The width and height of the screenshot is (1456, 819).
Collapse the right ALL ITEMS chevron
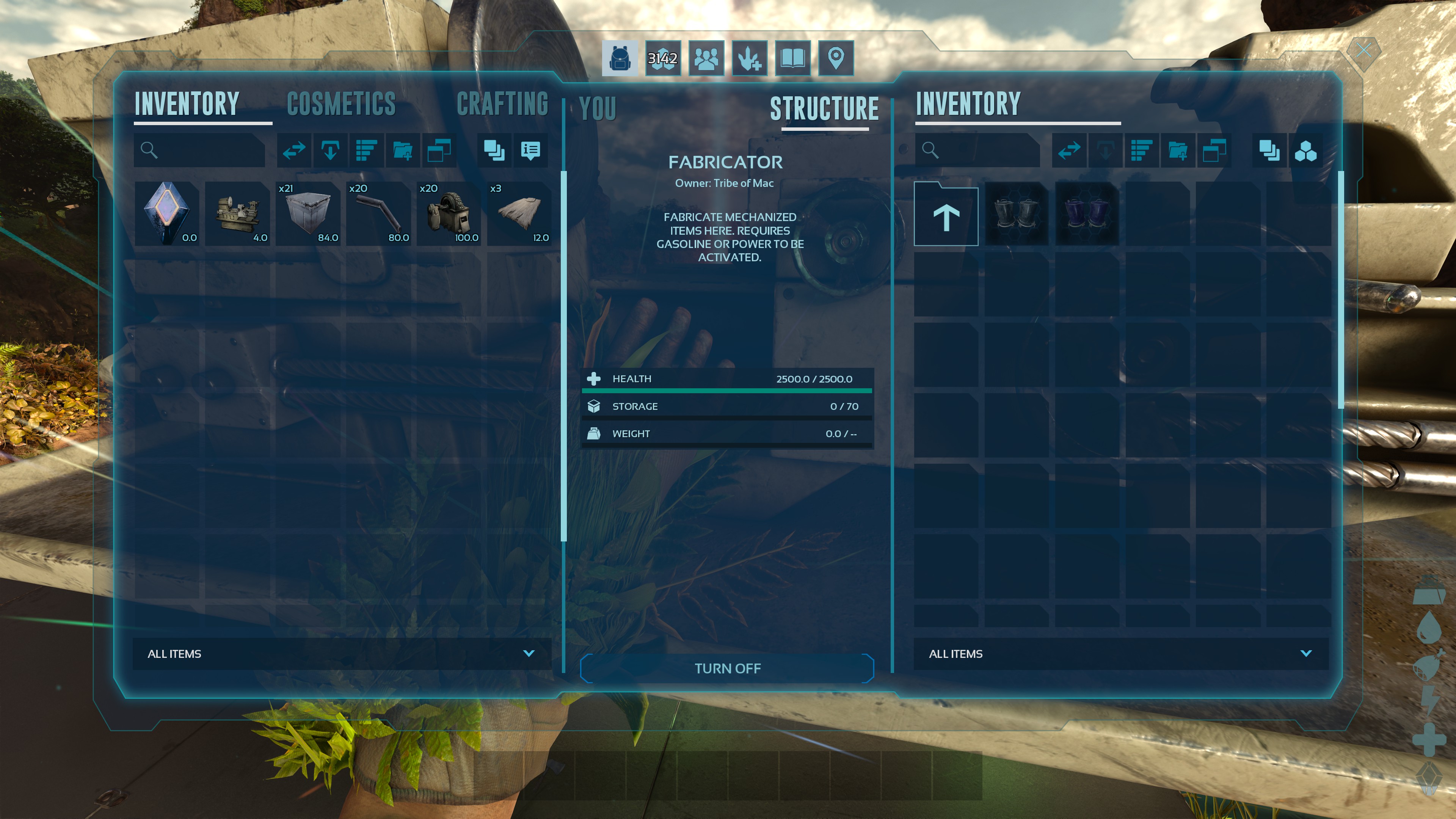(x=1306, y=654)
